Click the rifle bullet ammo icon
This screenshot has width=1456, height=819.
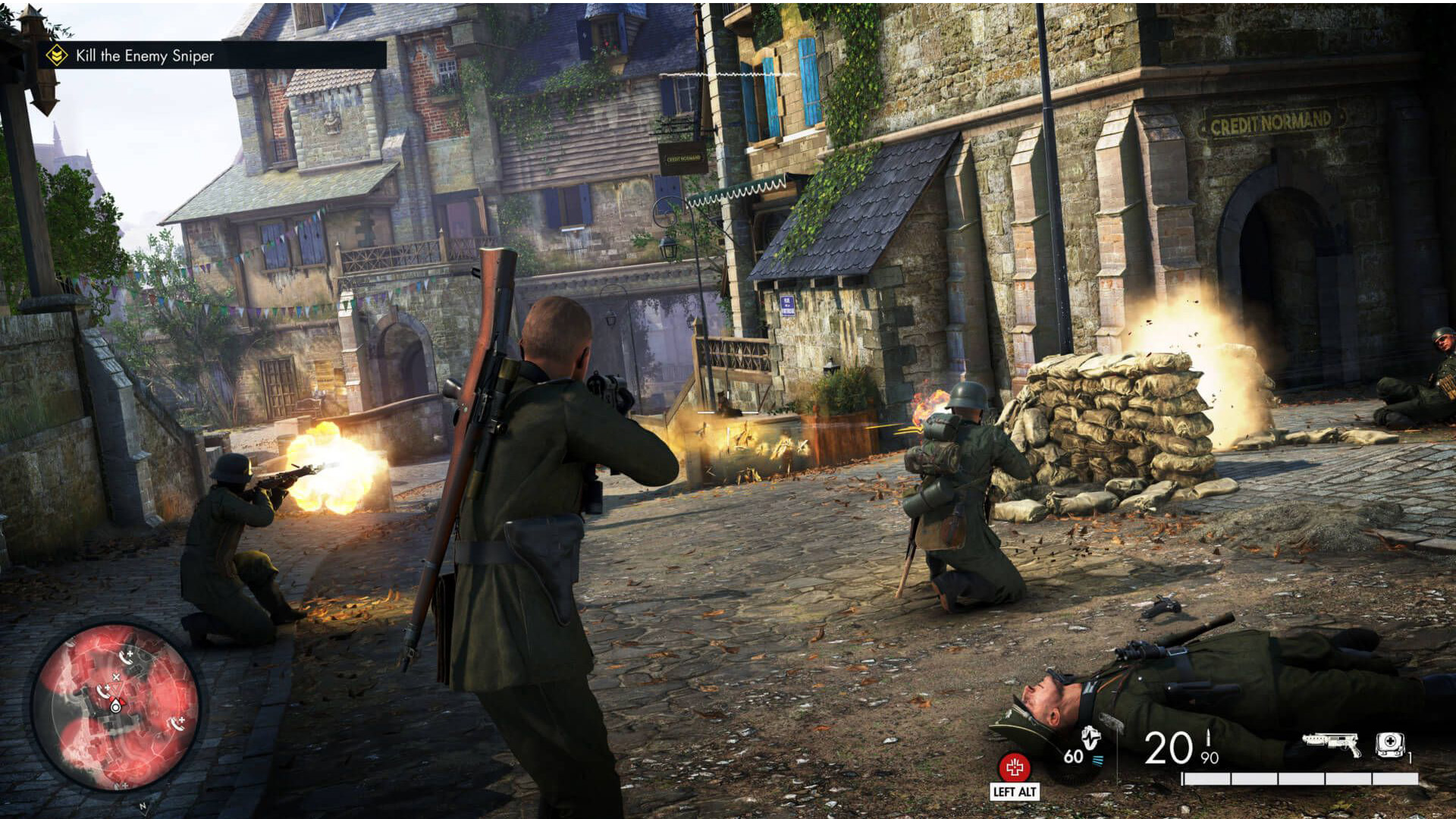pyautogui.click(x=1208, y=738)
